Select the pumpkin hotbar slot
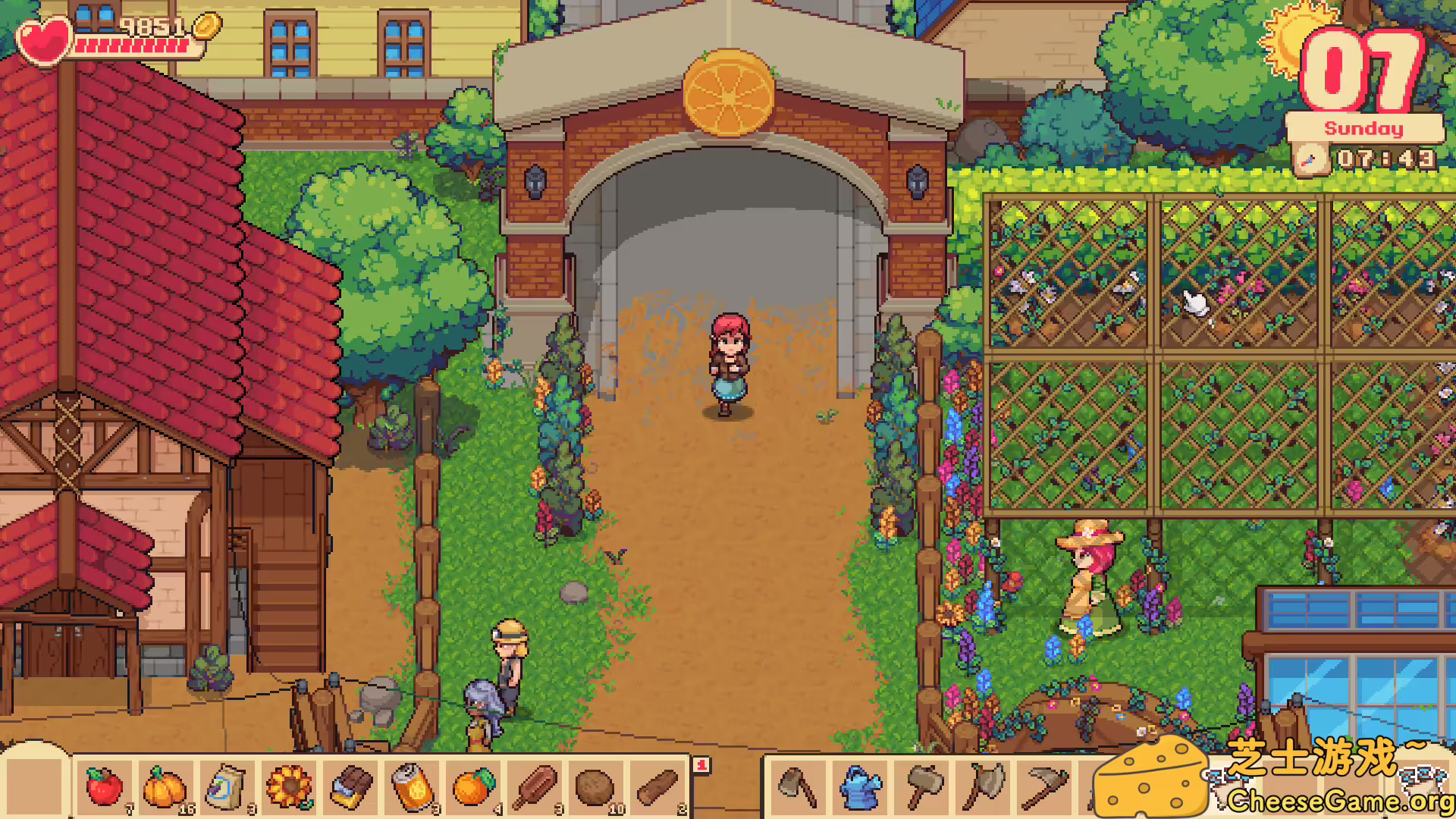 click(165, 786)
